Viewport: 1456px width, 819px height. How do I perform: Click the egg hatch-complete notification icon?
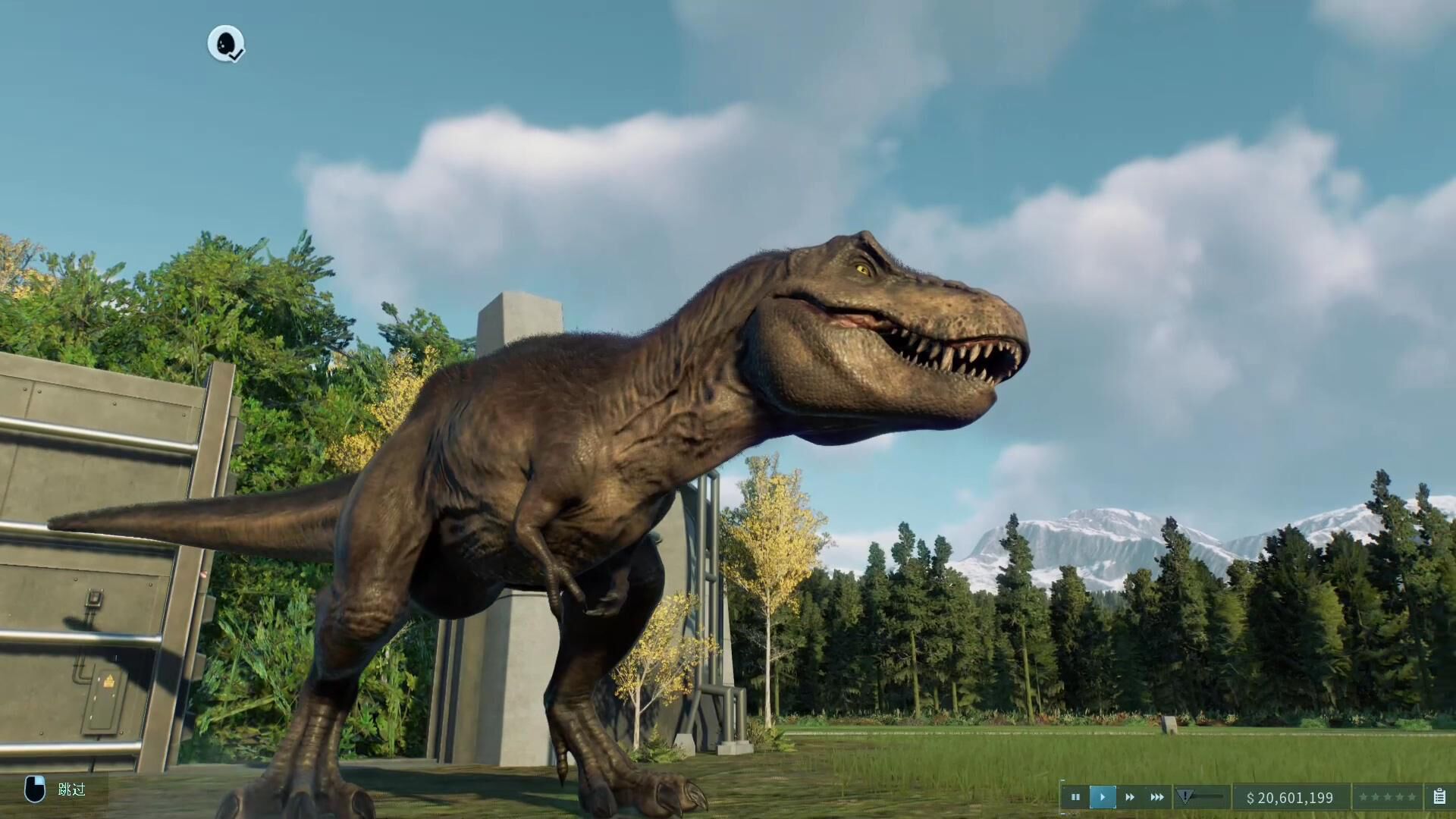click(226, 44)
